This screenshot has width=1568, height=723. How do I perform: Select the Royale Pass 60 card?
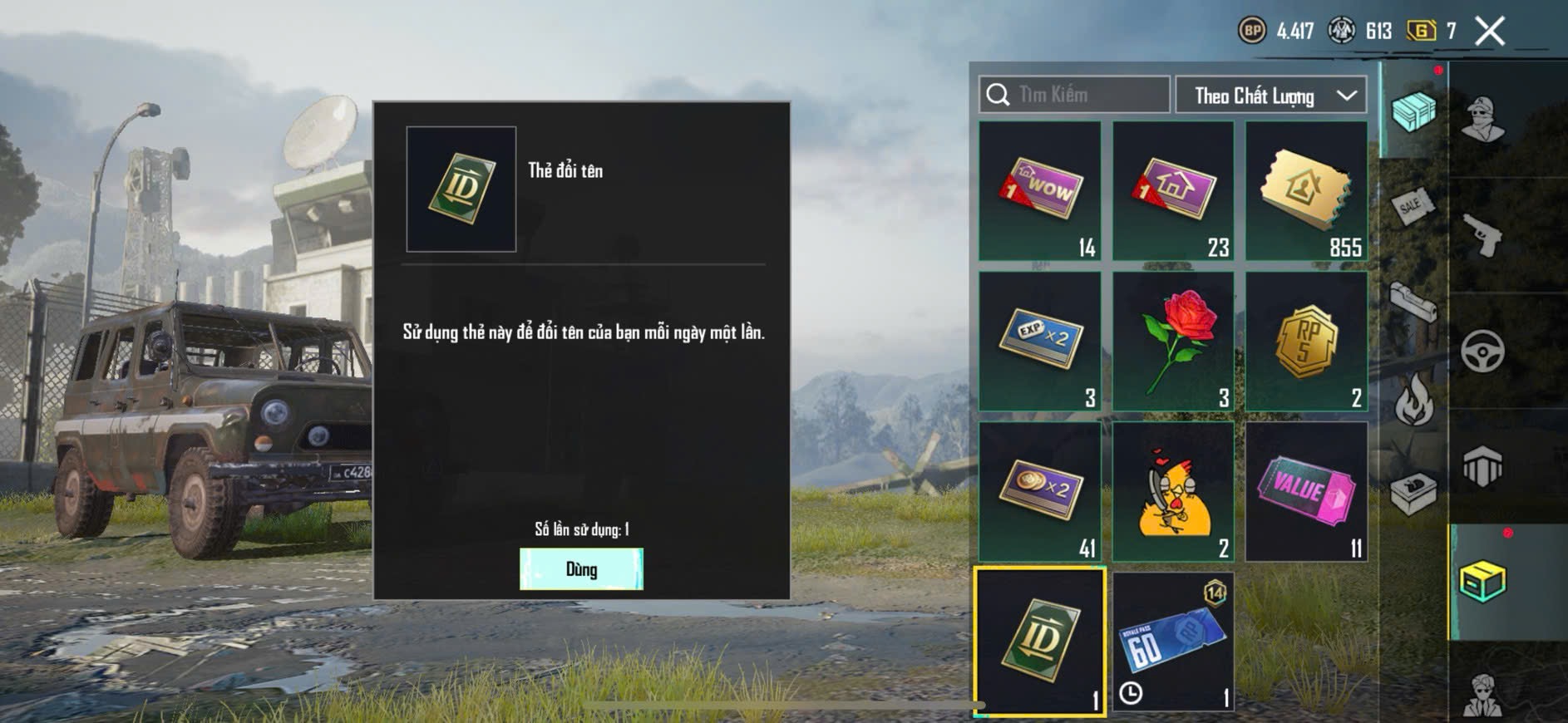(x=1173, y=641)
